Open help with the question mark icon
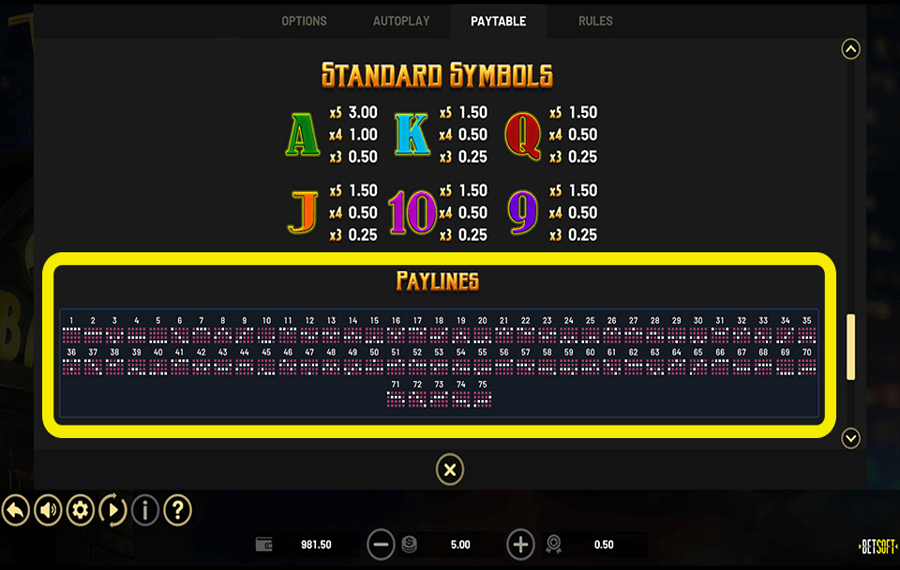900x570 pixels. pyautogui.click(x=177, y=511)
